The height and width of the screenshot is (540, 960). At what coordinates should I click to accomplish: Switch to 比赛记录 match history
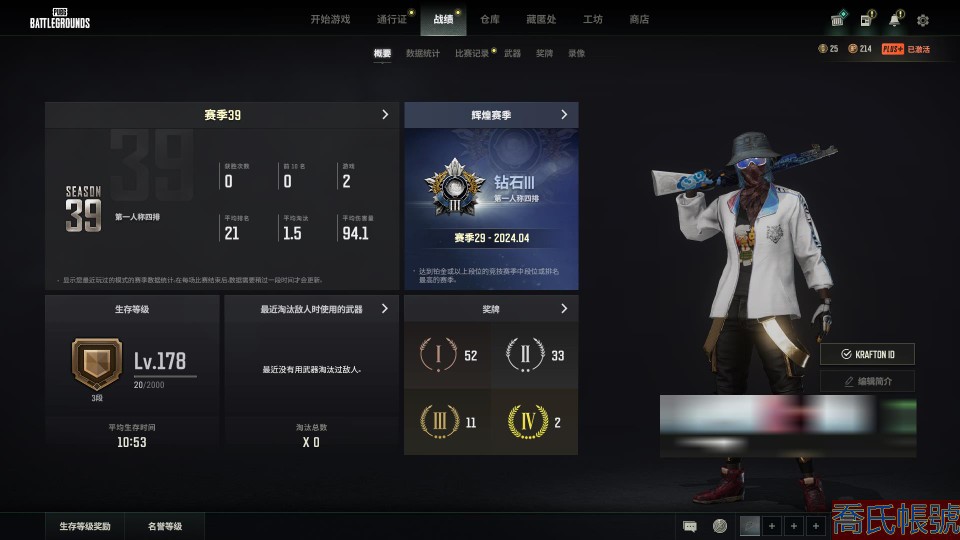(472, 53)
